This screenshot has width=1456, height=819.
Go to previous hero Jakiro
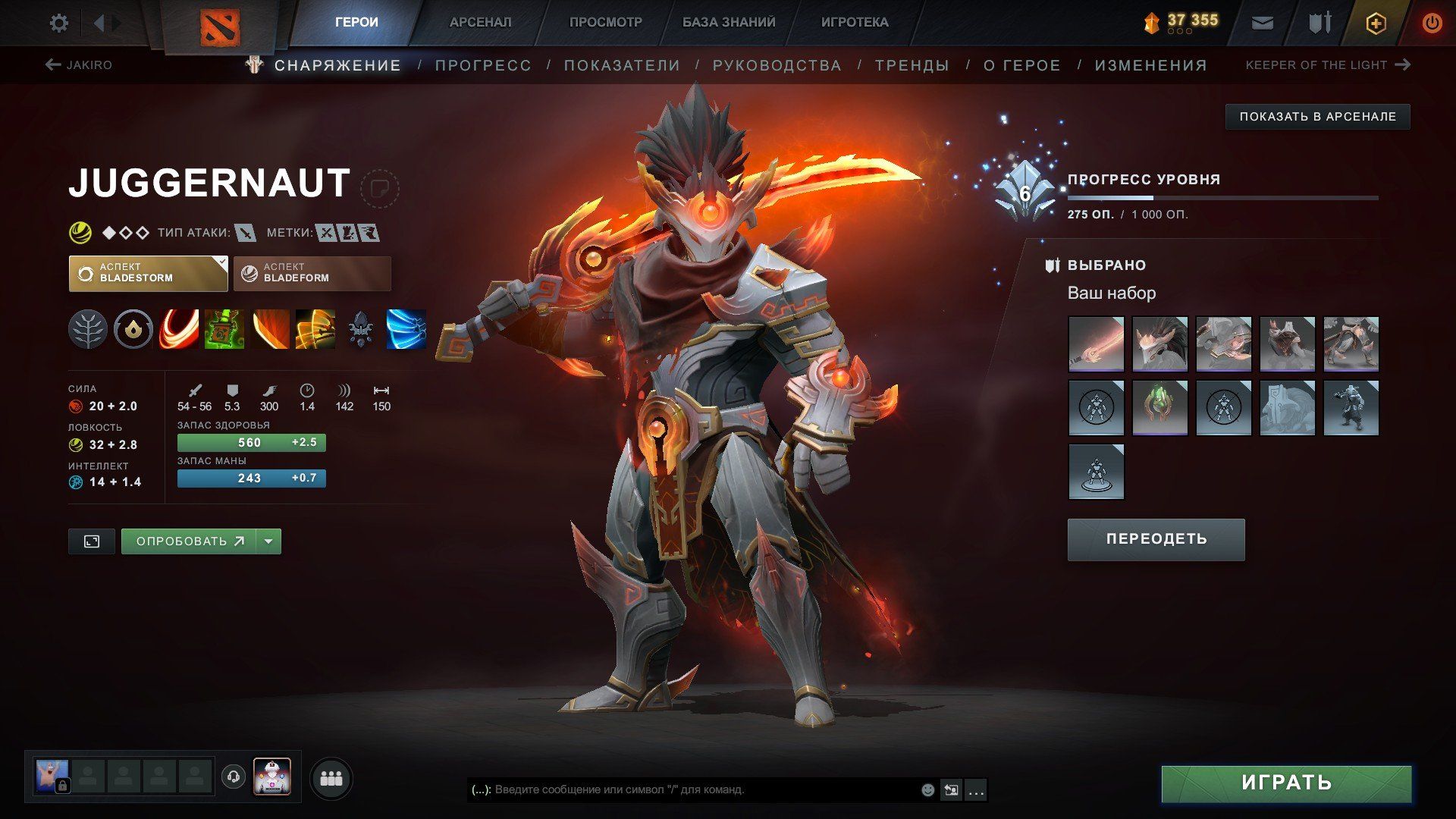79,65
